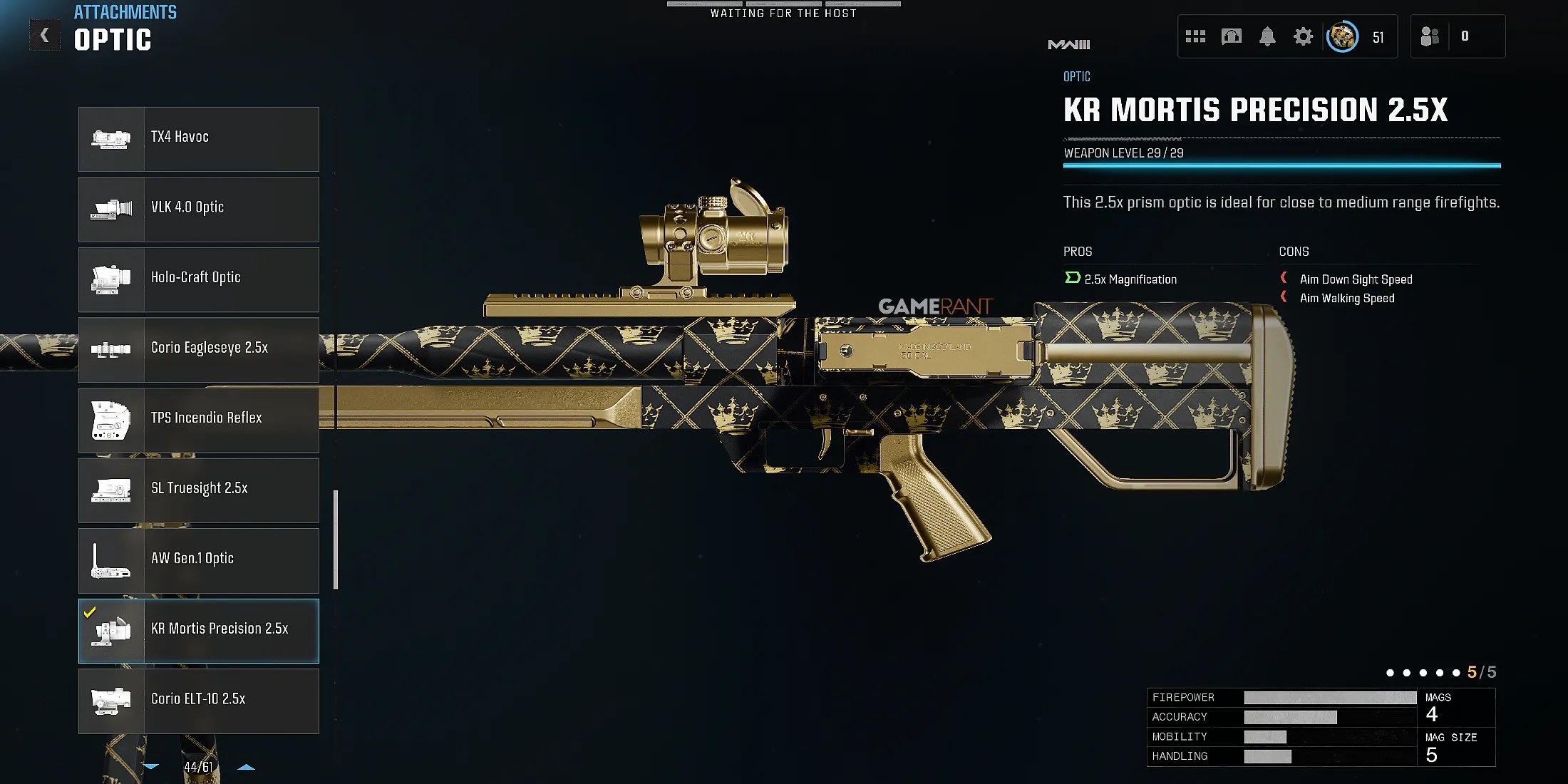Open the notifications bell
Image resolution: width=1568 pixels, height=784 pixels.
tap(1267, 36)
